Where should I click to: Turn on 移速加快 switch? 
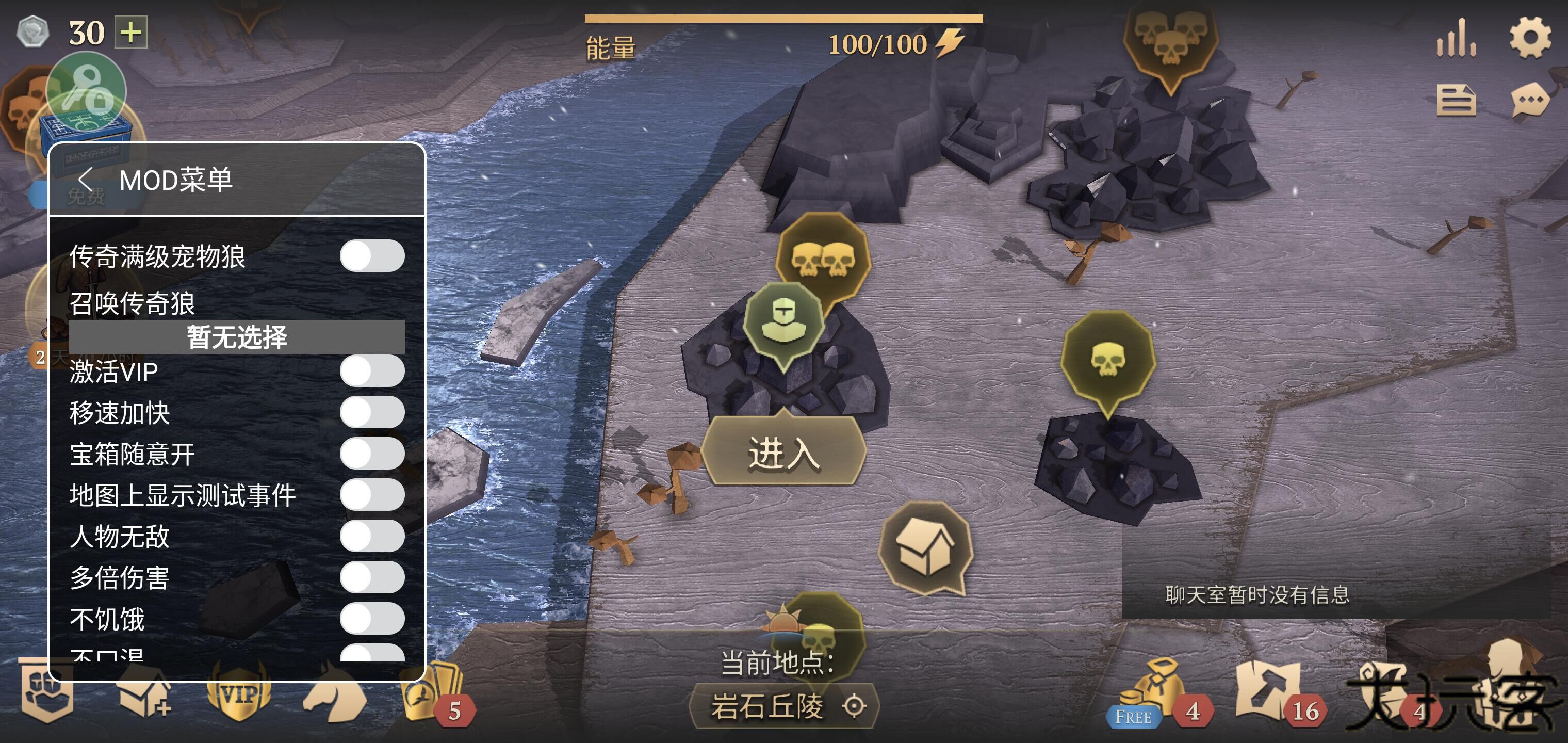pyautogui.click(x=372, y=412)
